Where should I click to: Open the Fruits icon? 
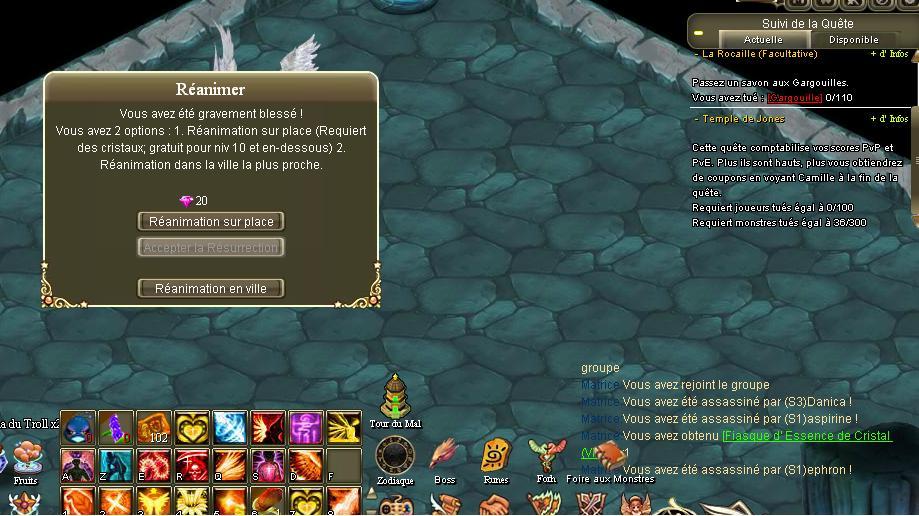27,458
